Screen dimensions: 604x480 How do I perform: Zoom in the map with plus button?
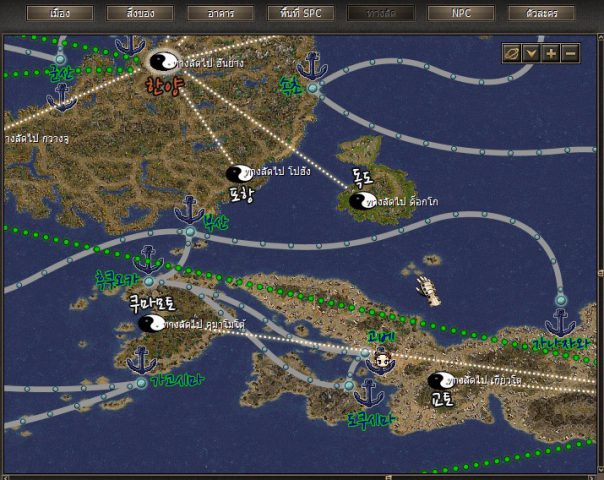click(551, 53)
